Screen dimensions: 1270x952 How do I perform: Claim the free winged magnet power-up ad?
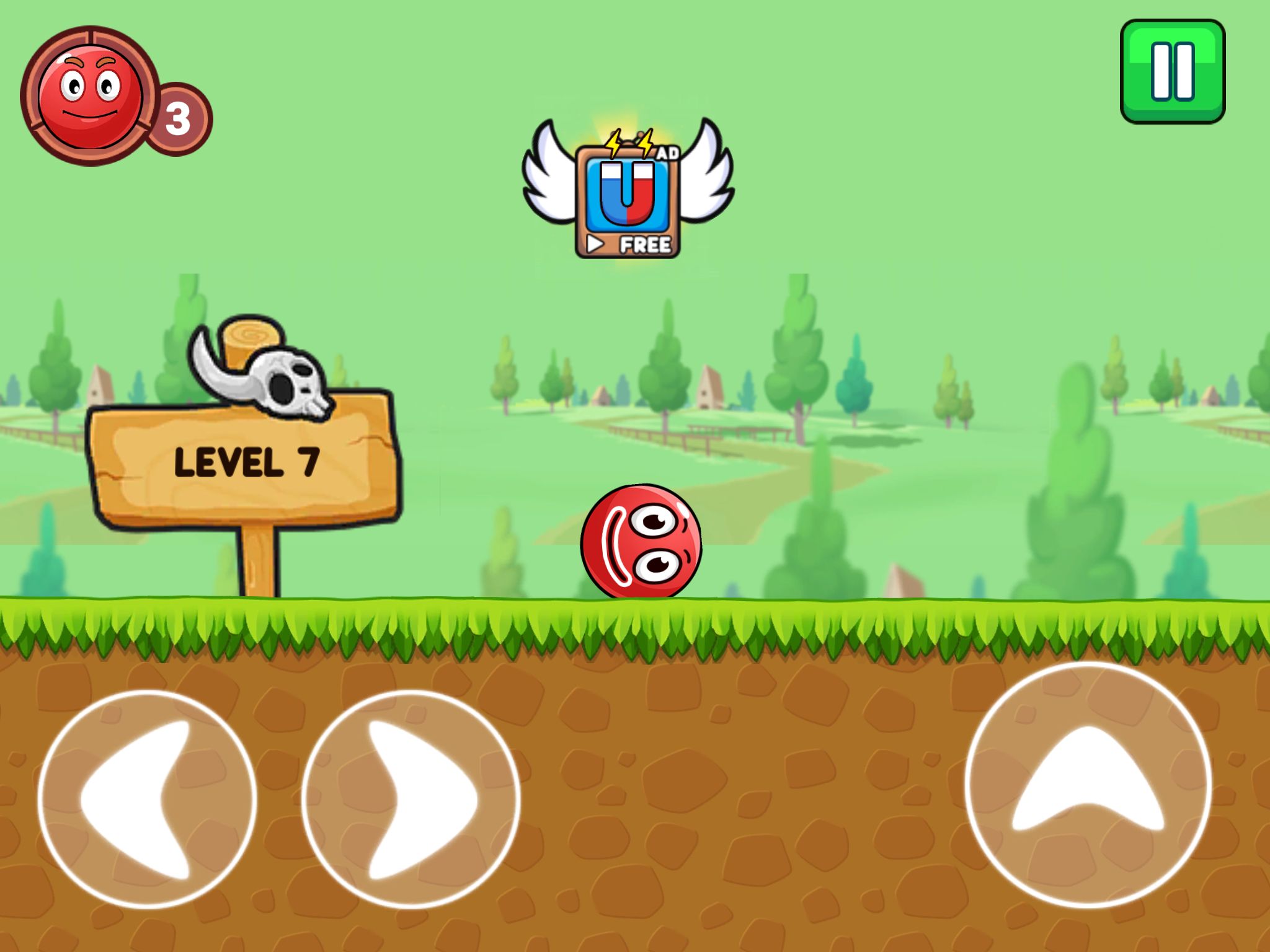pos(628,198)
